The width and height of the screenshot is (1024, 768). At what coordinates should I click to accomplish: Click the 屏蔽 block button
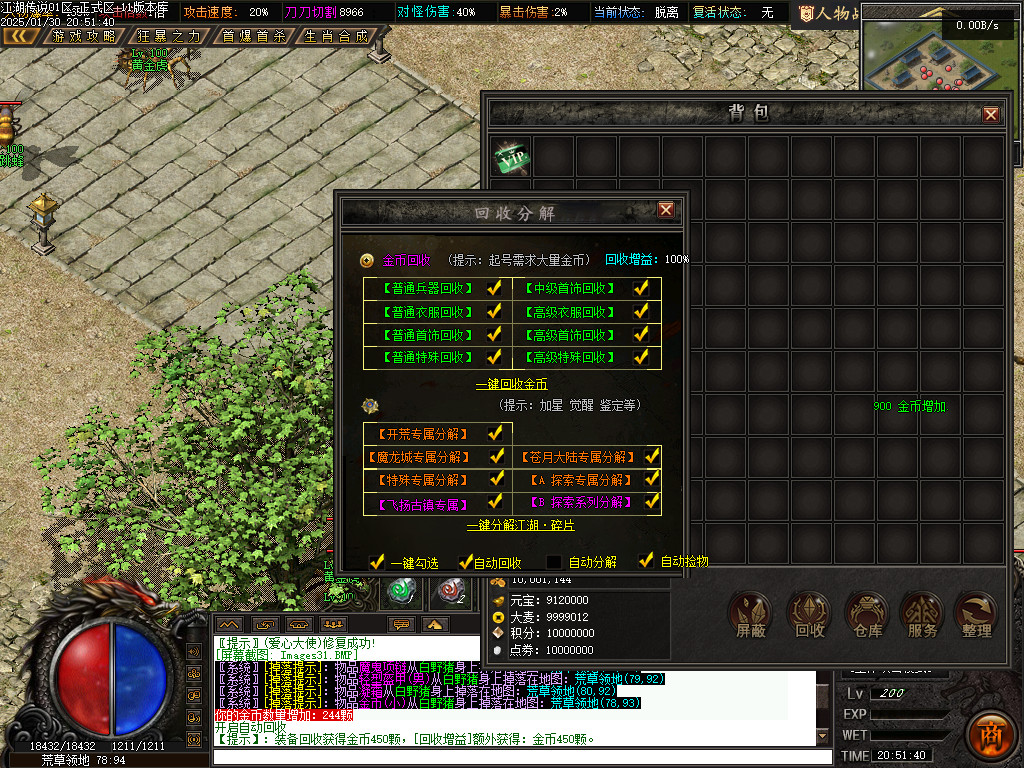tap(752, 614)
